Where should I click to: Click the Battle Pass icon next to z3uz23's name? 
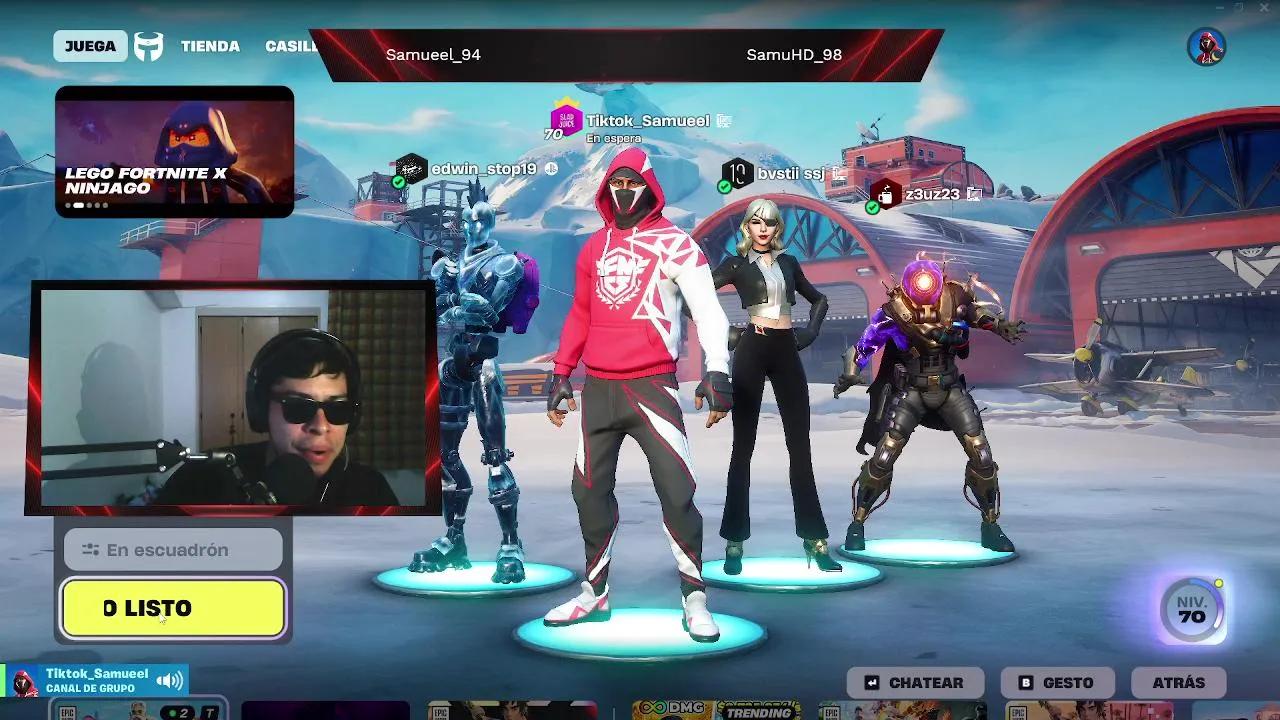[x=888, y=192]
